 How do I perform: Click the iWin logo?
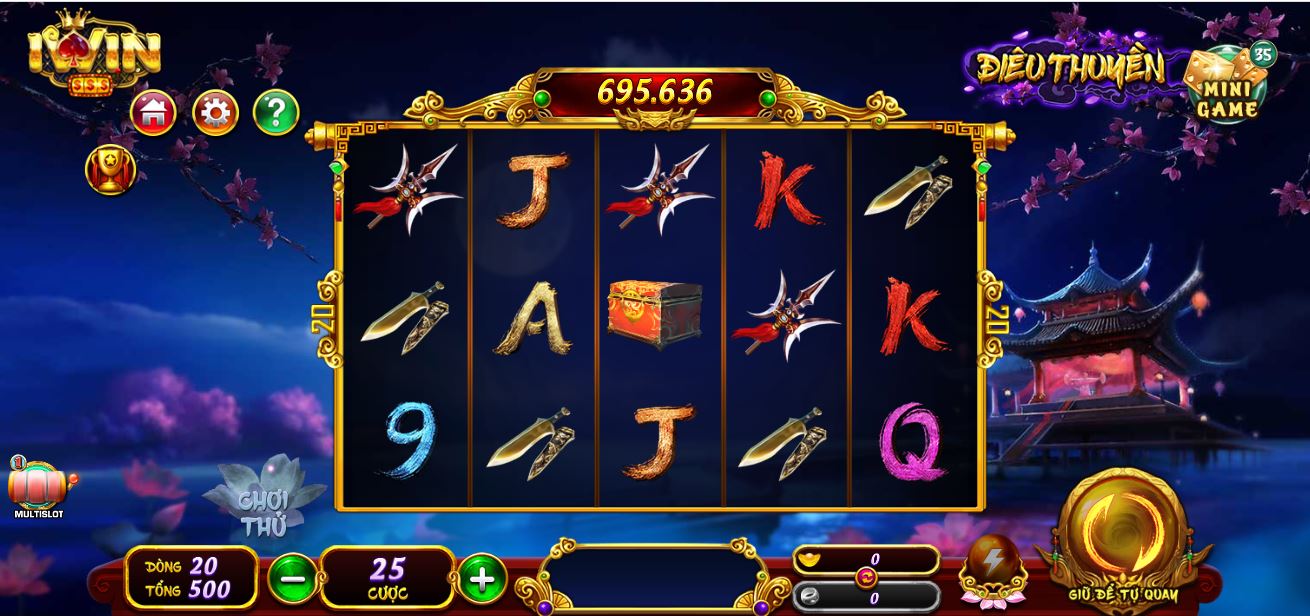(93, 57)
